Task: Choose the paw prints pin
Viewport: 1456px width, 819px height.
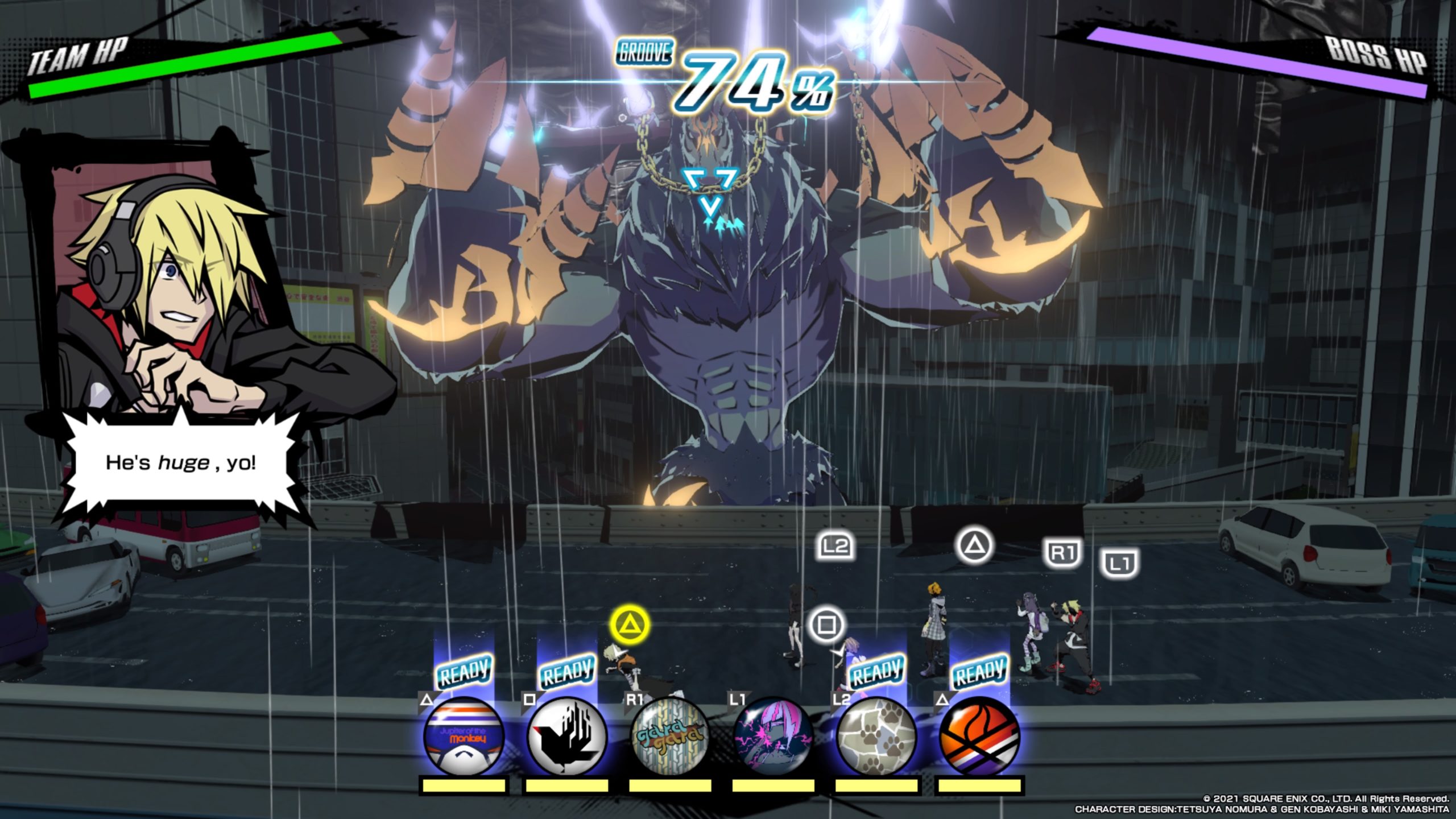Action: pos(876,737)
